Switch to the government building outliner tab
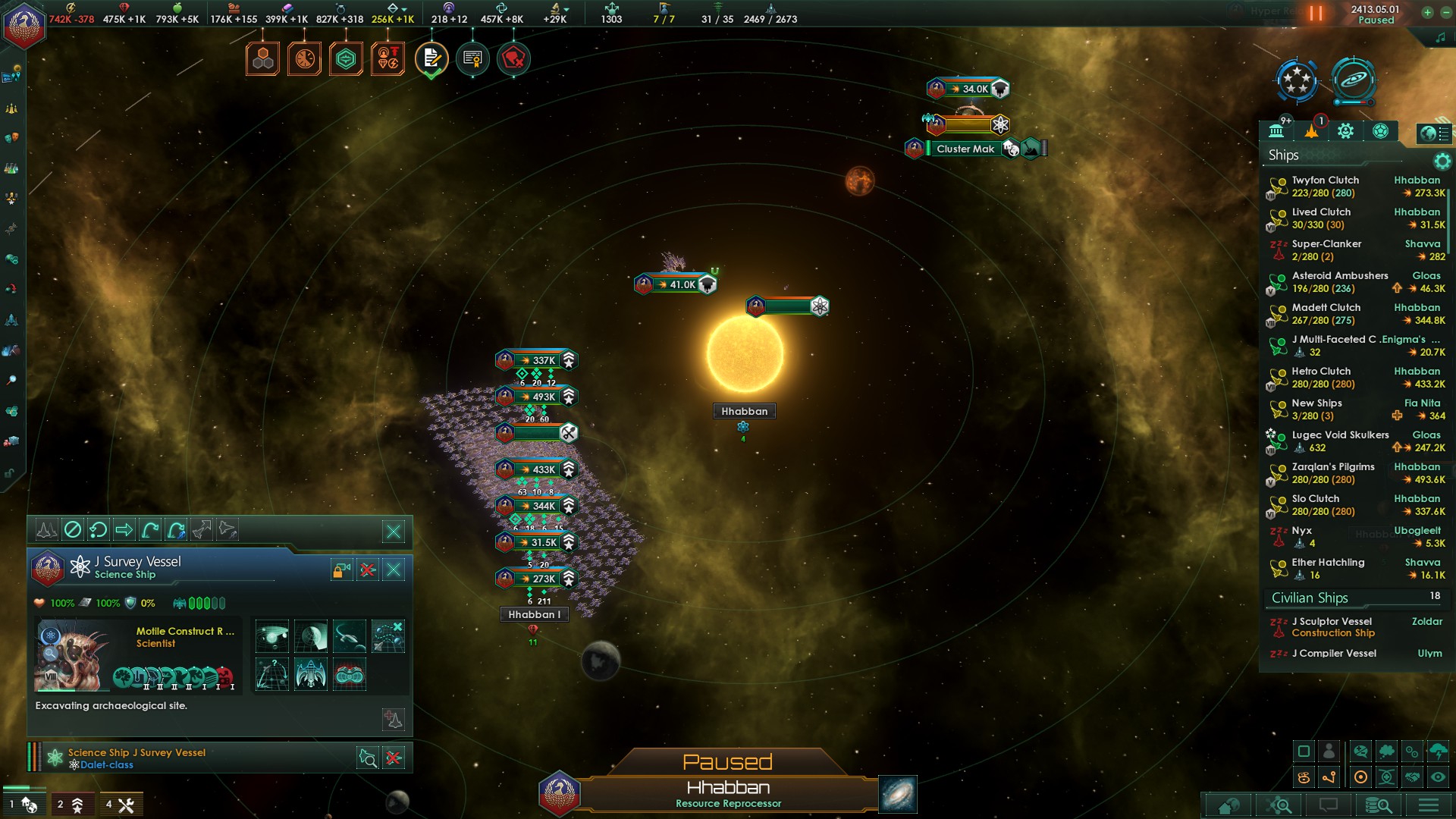1456x819 pixels. point(1276,131)
